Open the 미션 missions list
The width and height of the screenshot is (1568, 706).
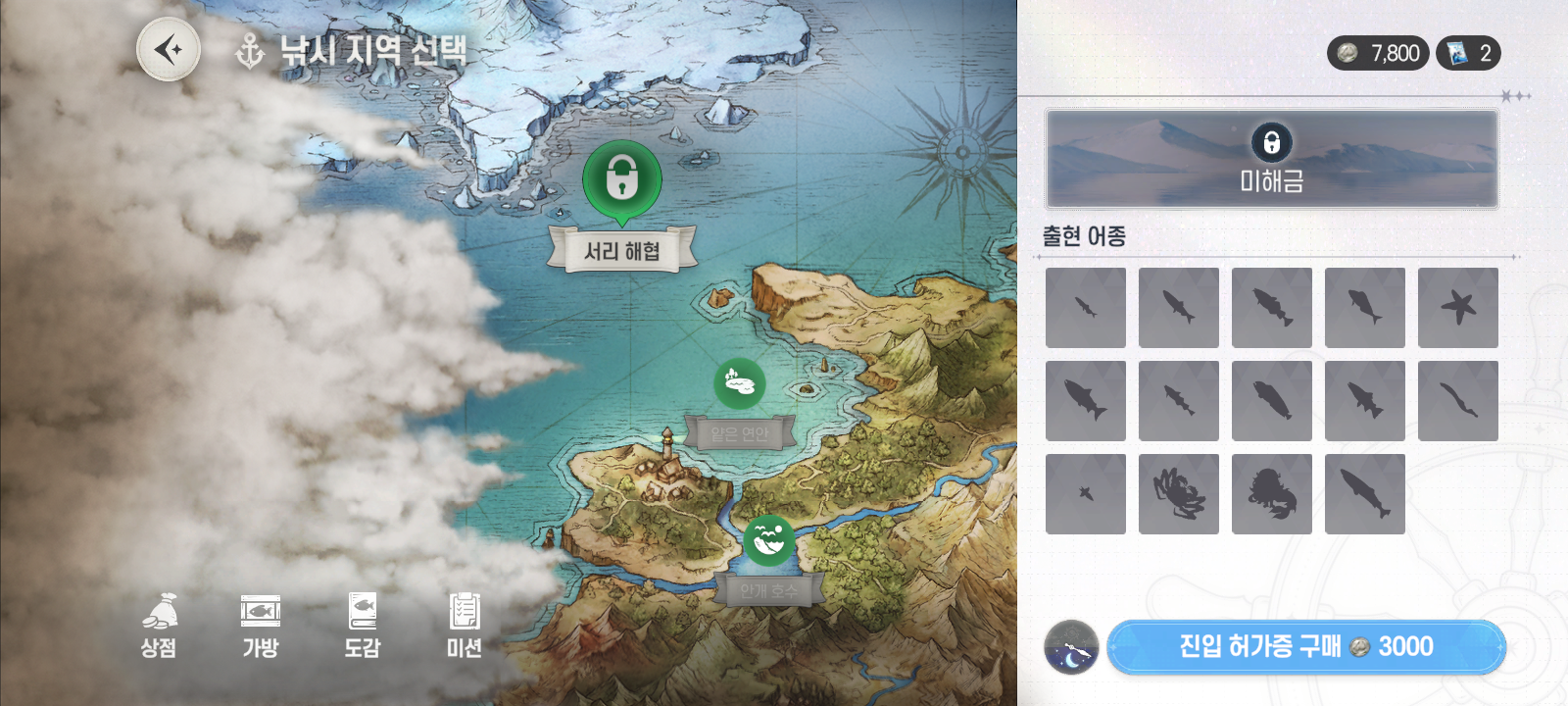464,625
